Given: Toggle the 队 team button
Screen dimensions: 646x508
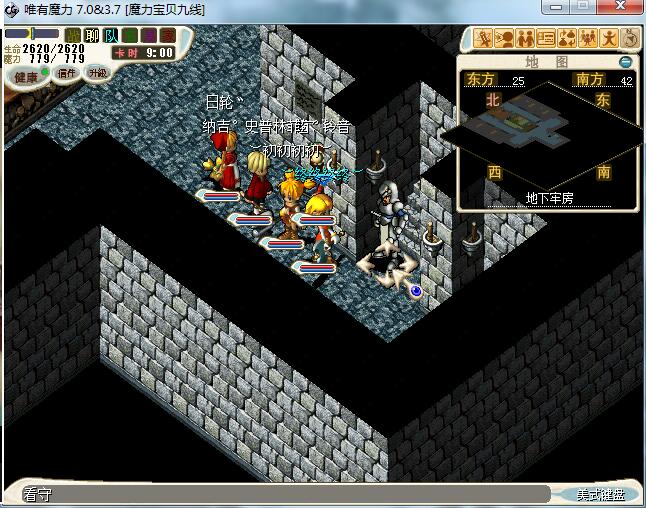Looking at the screenshot, I should point(112,35).
